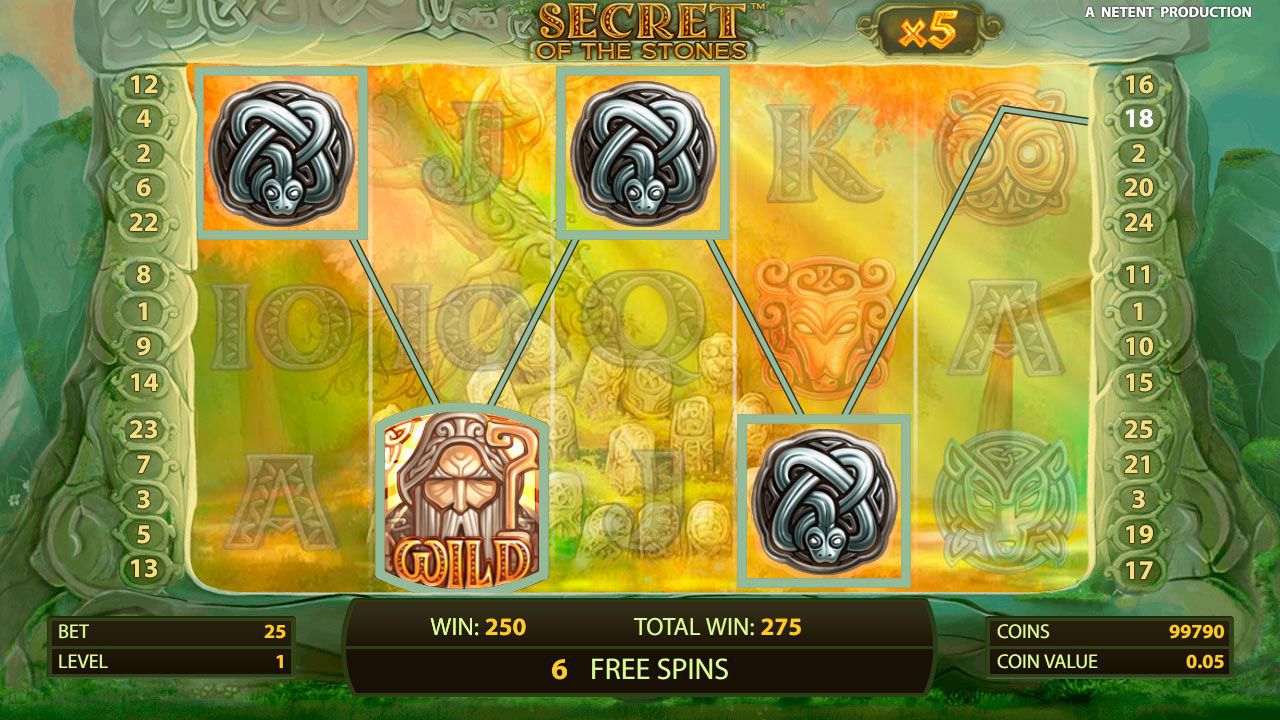1280x720 pixels.
Task: Highlight payline number 11
Action: click(x=1139, y=275)
